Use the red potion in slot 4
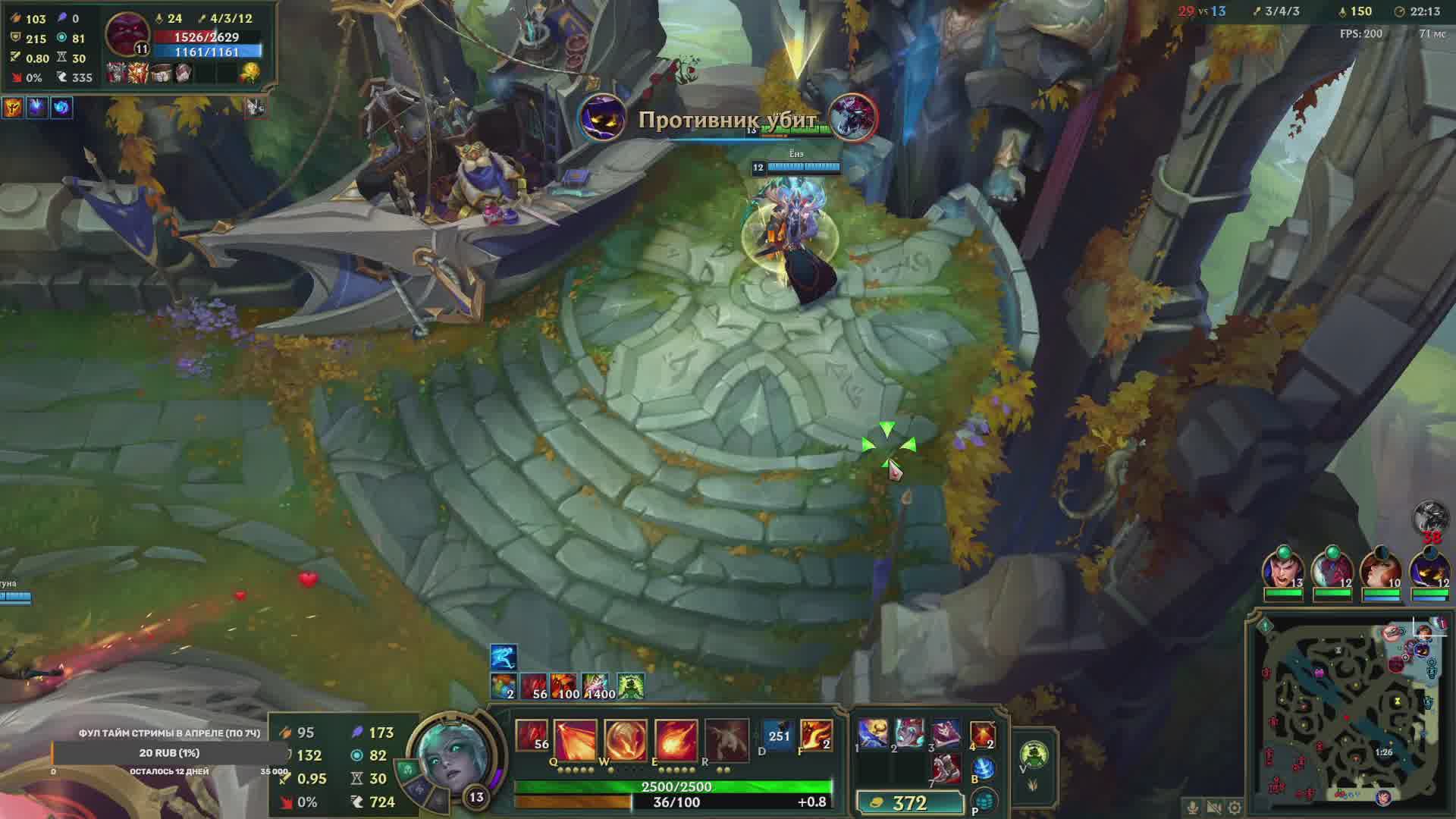This screenshot has height=819, width=1456. (982, 734)
